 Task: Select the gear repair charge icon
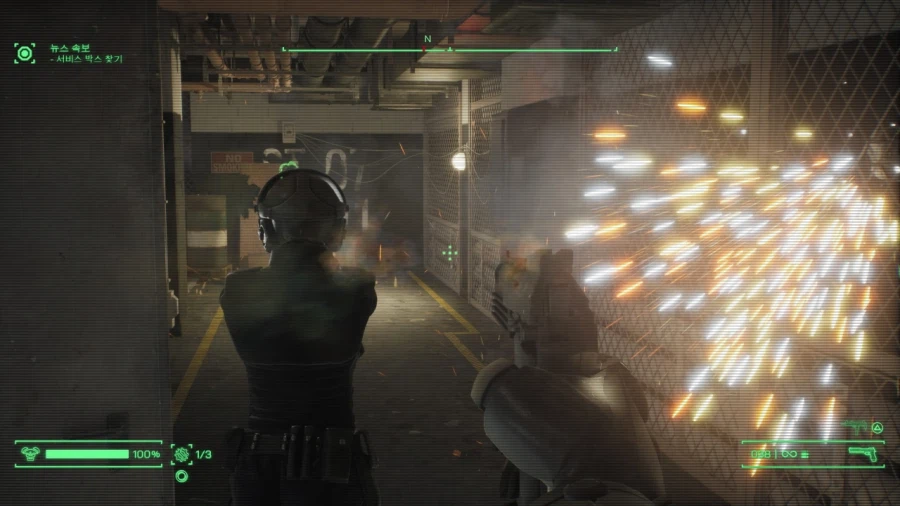182,455
